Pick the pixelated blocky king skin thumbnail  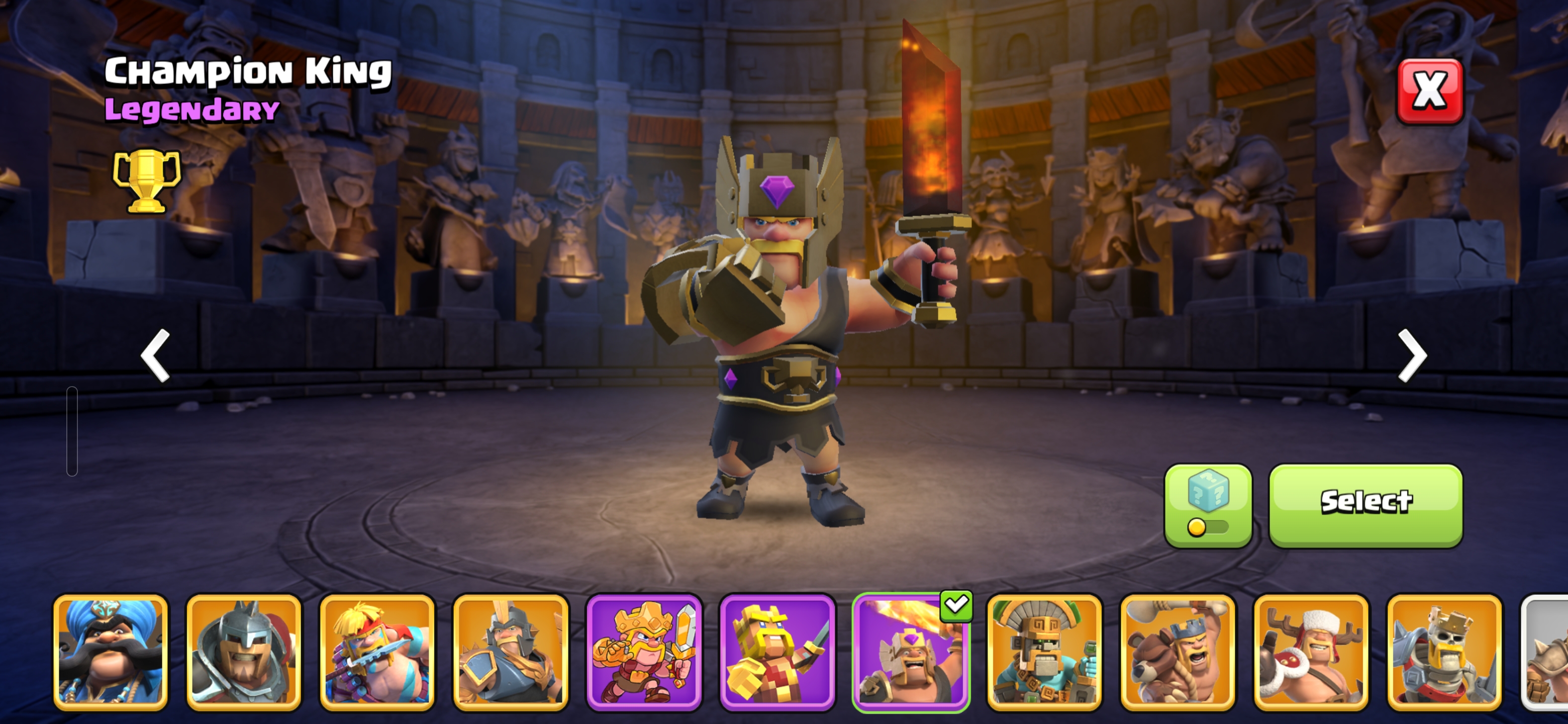point(777,652)
